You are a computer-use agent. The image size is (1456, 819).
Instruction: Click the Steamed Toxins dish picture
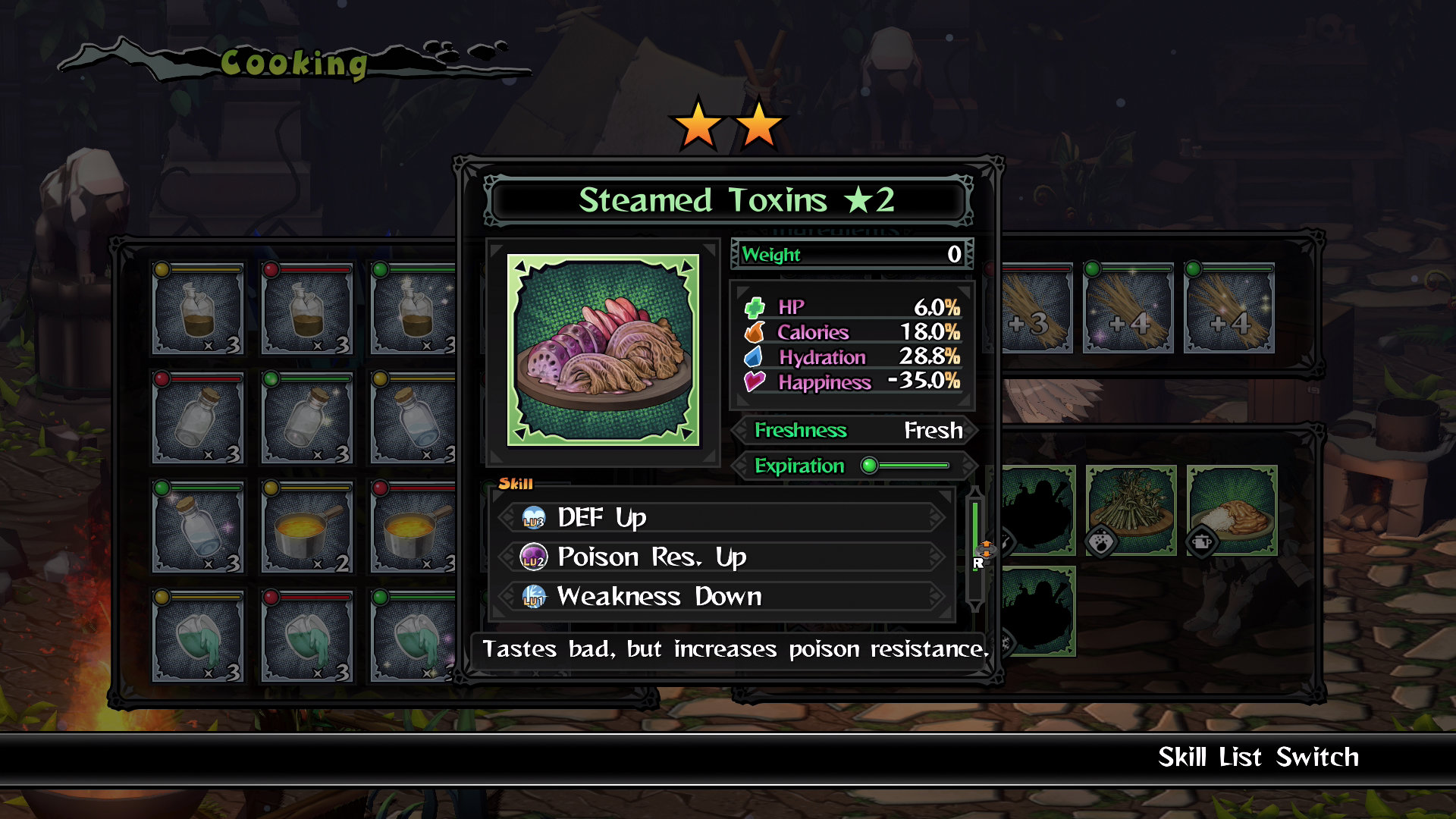click(x=603, y=350)
